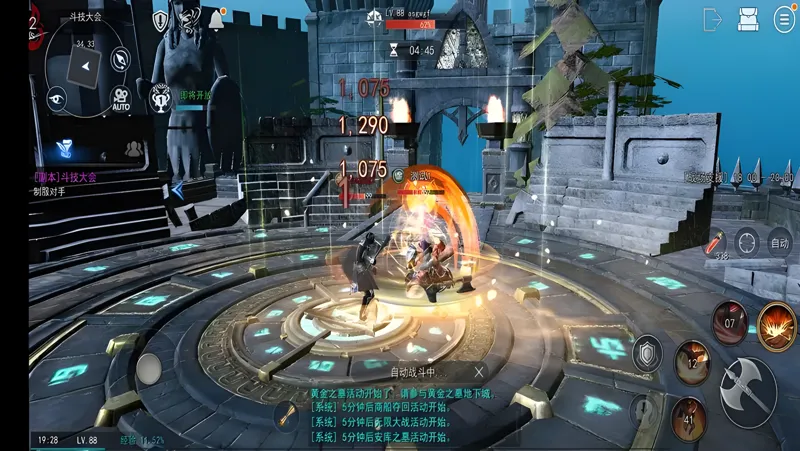
Task: Click the skill on 41 cooldown
Action: [689, 419]
